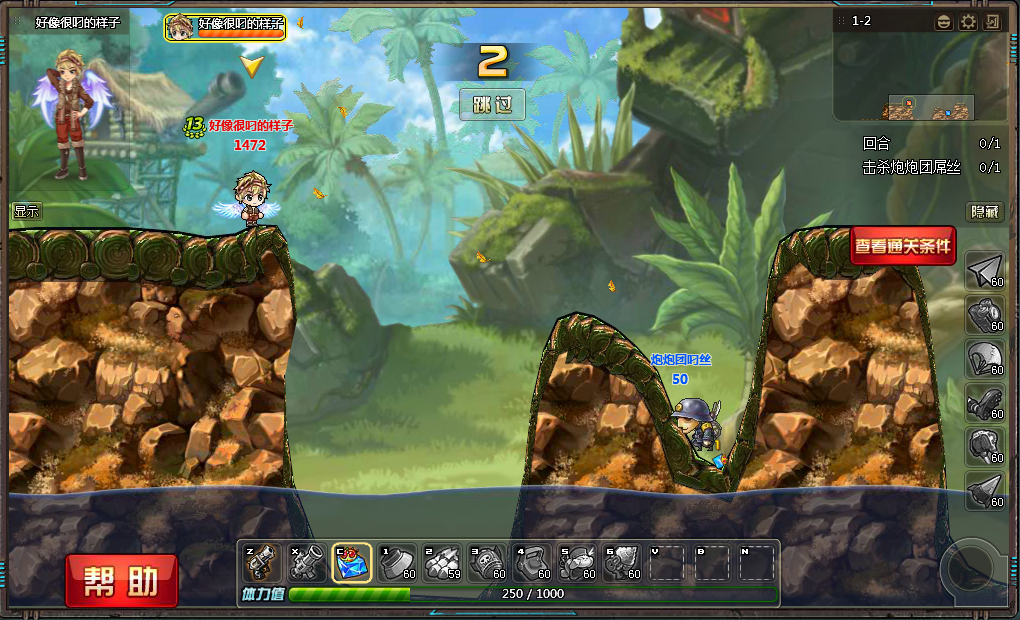Click the smiley face icon

[944, 22]
